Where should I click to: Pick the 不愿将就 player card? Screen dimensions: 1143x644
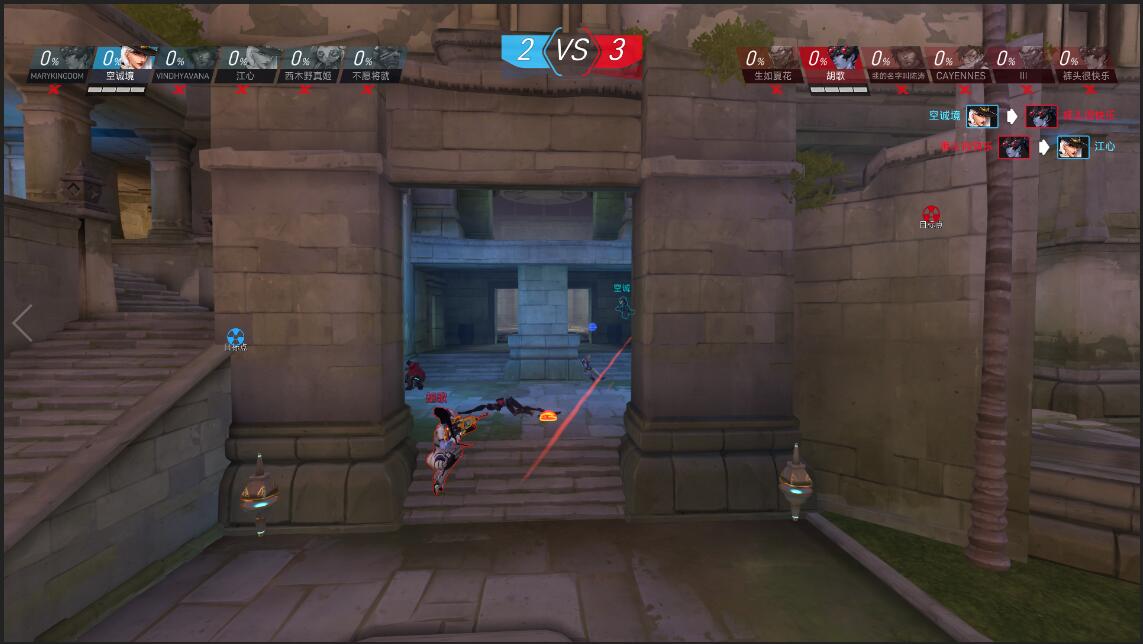click(371, 63)
